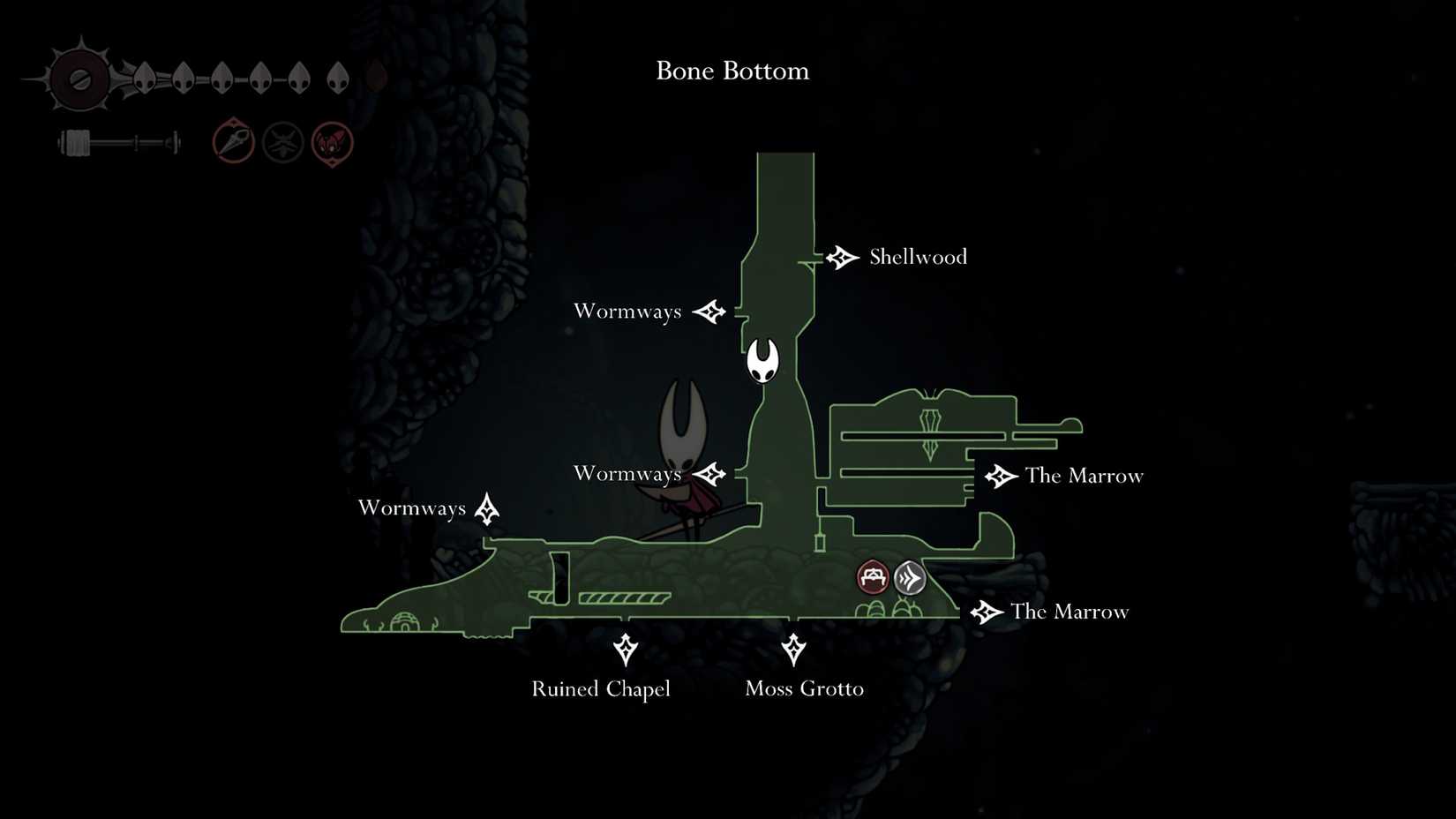The height and width of the screenshot is (819, 1456).
Task: Click the needle strike tool icon in HUD
Action: click(232, 141)
